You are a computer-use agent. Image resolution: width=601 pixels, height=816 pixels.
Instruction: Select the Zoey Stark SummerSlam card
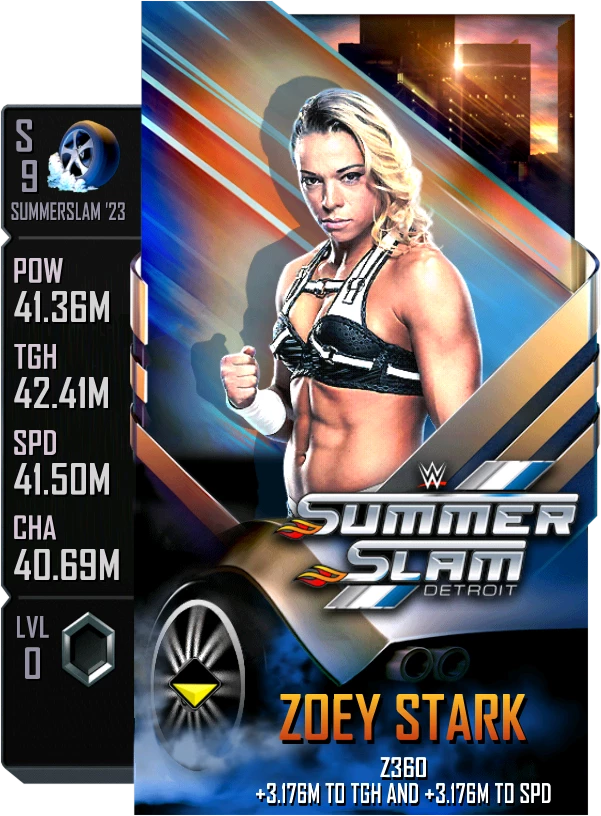(x=360, y=400)
